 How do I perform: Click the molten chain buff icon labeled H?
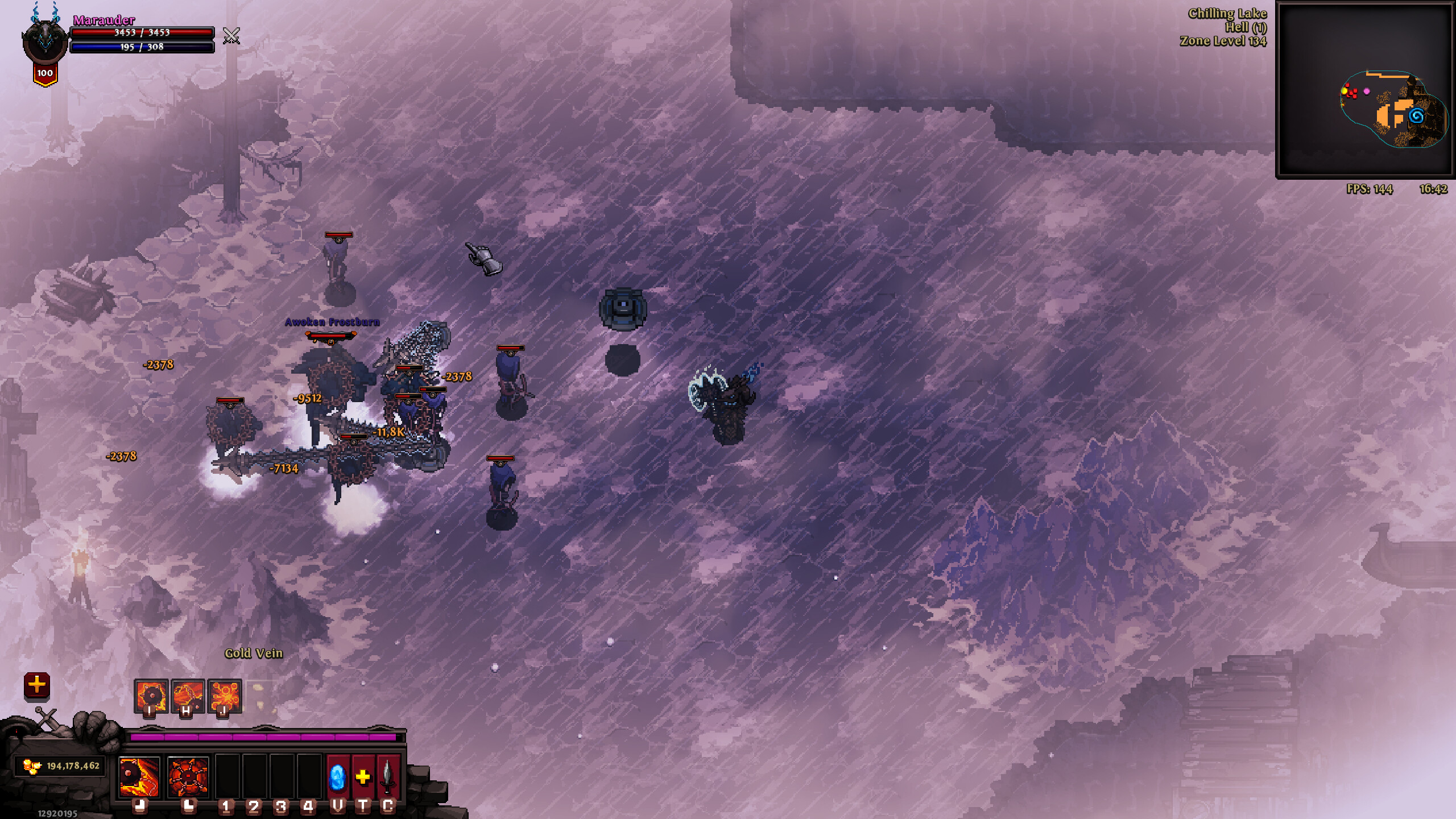[x=188, y=695]
